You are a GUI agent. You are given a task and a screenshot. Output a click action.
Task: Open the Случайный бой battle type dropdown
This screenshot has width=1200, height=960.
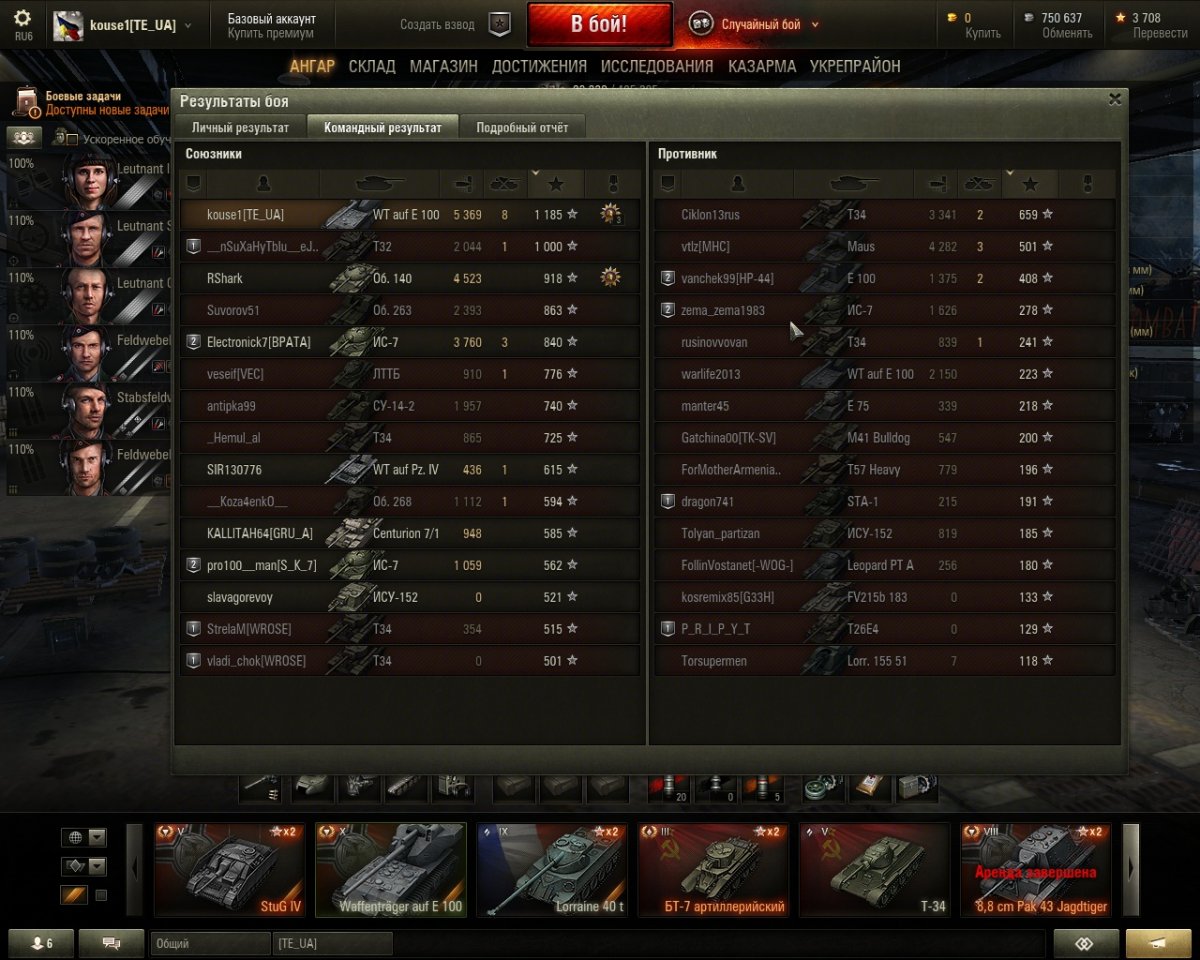760,24
